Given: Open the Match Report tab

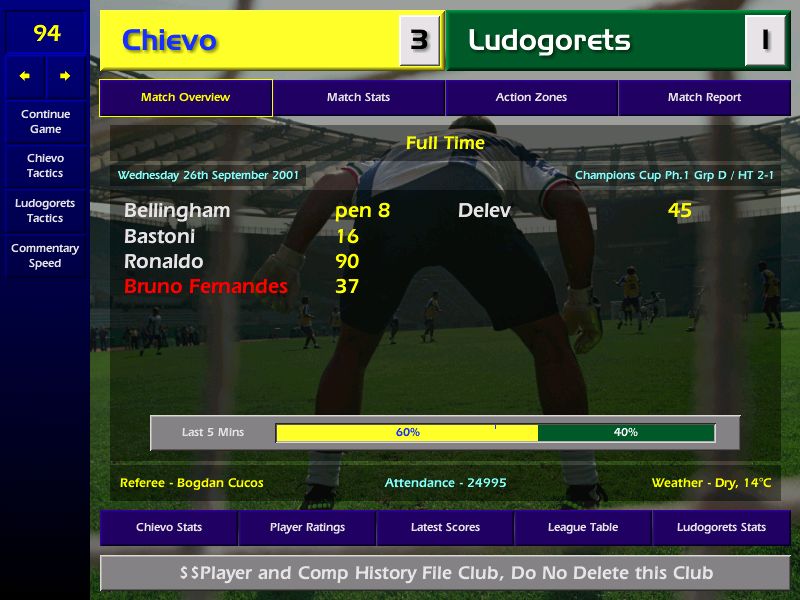Looking at the screenshot, I should click(x=704, y=98).
